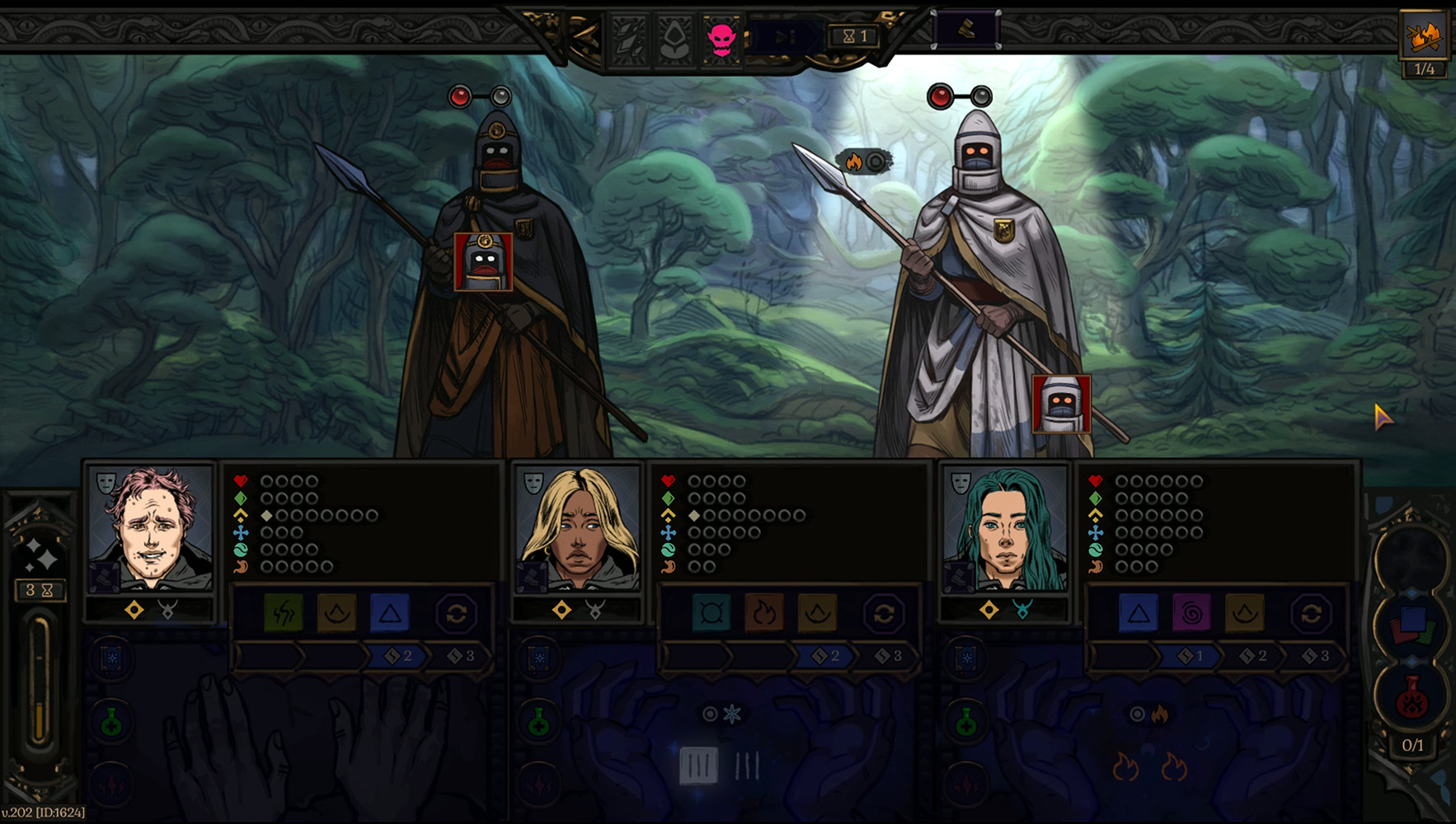
Task: Click the campfire icon in top corner
Action: pyautogui.click(x=1424, y=35)
